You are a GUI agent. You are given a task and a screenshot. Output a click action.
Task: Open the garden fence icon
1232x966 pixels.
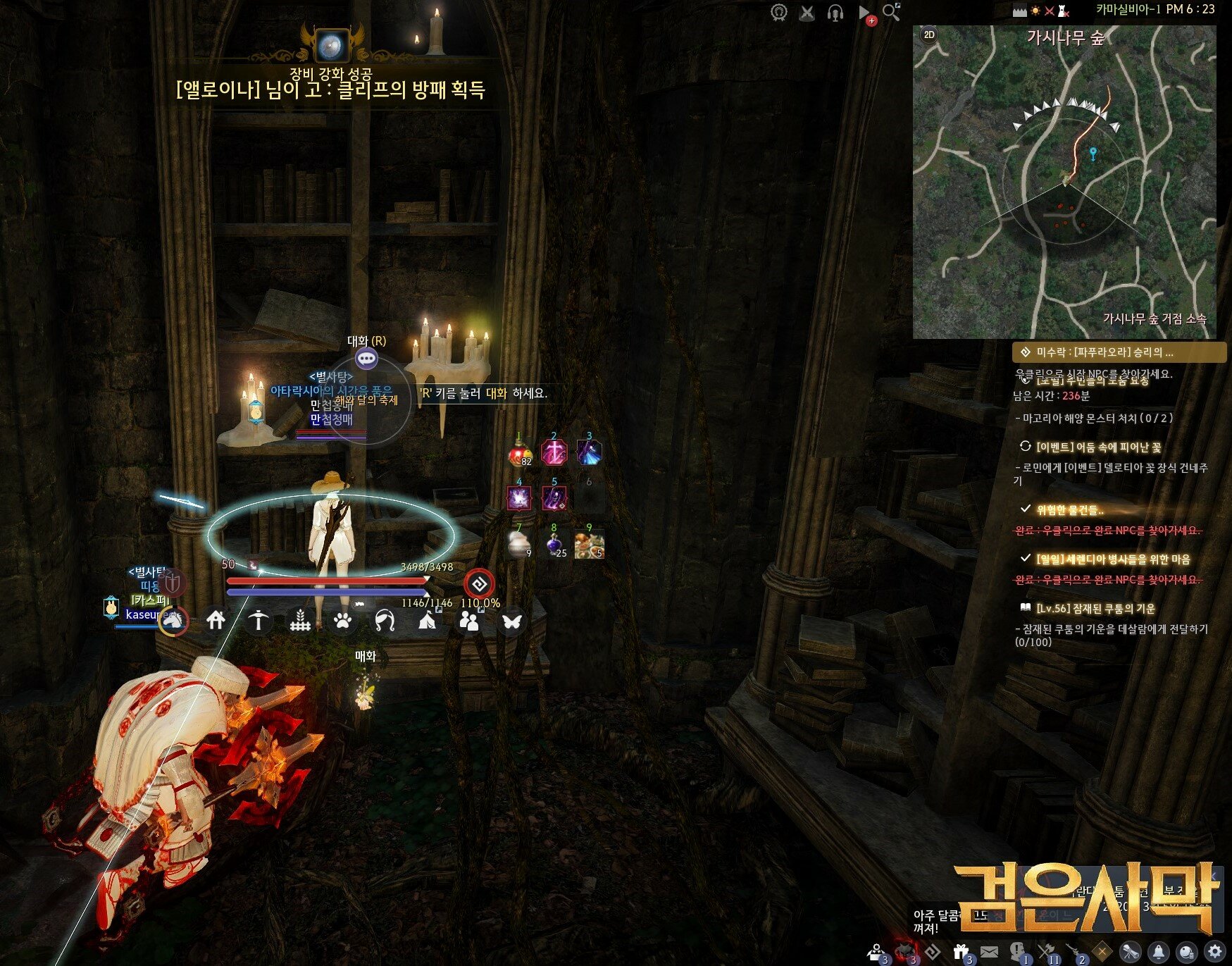pos(301,620)
